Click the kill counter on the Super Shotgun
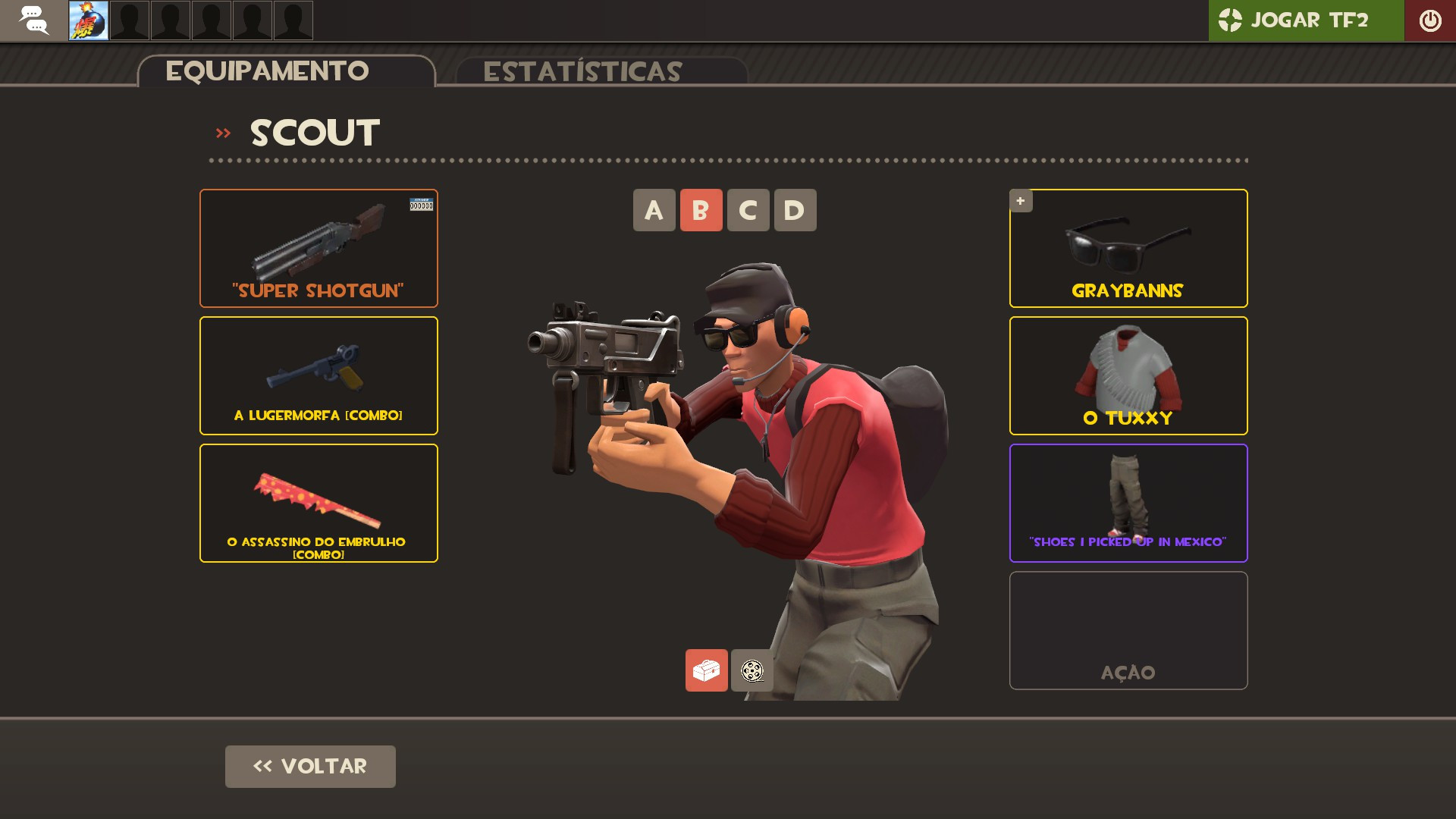This screenshot has width=1456, height=819. point(422,205)
